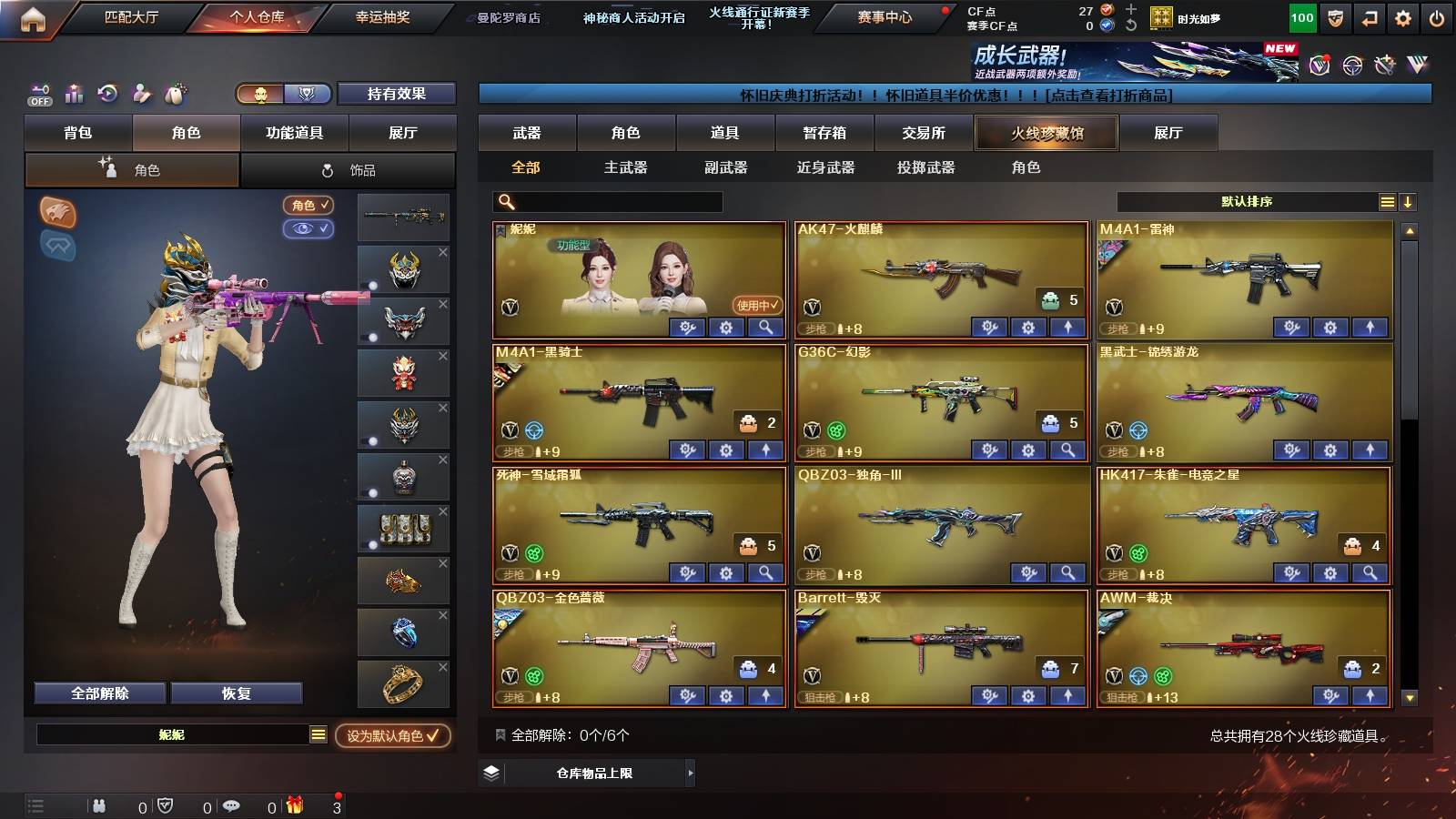Click the power exit icon top-right
Viewport: 1456px width, 819px height.
[1436, 16]
